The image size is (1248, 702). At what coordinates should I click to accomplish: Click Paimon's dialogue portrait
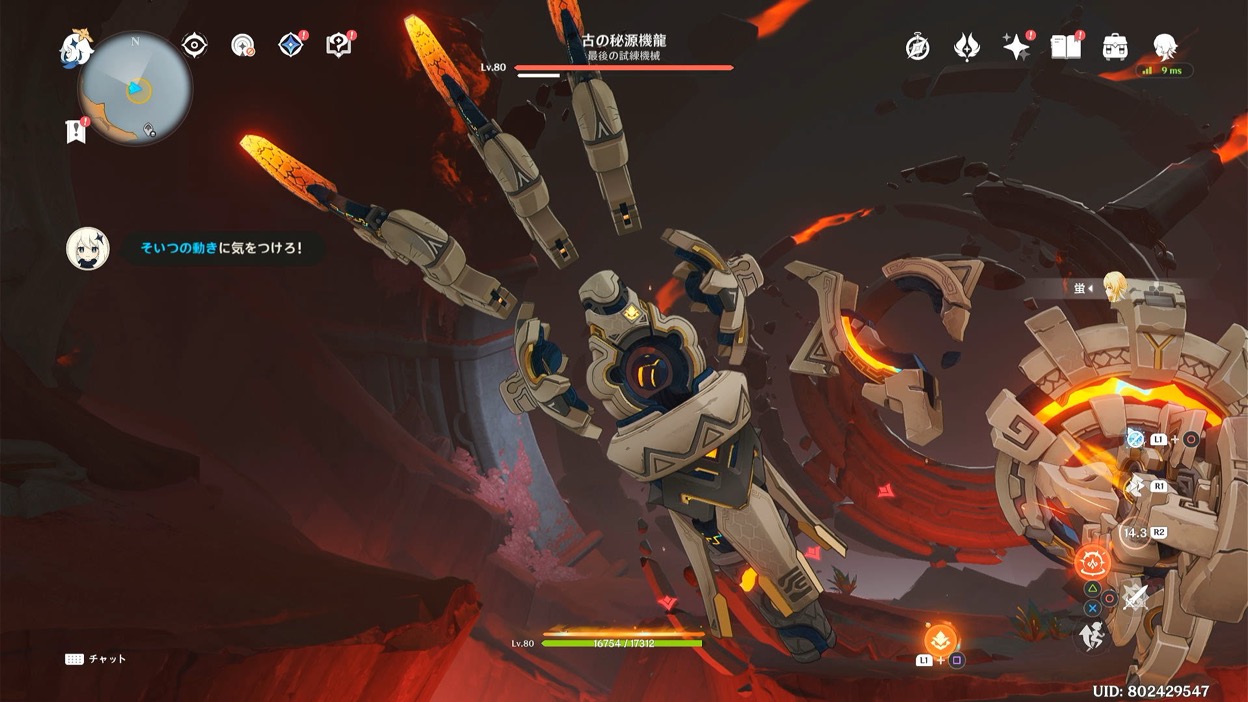coord(88,249)
